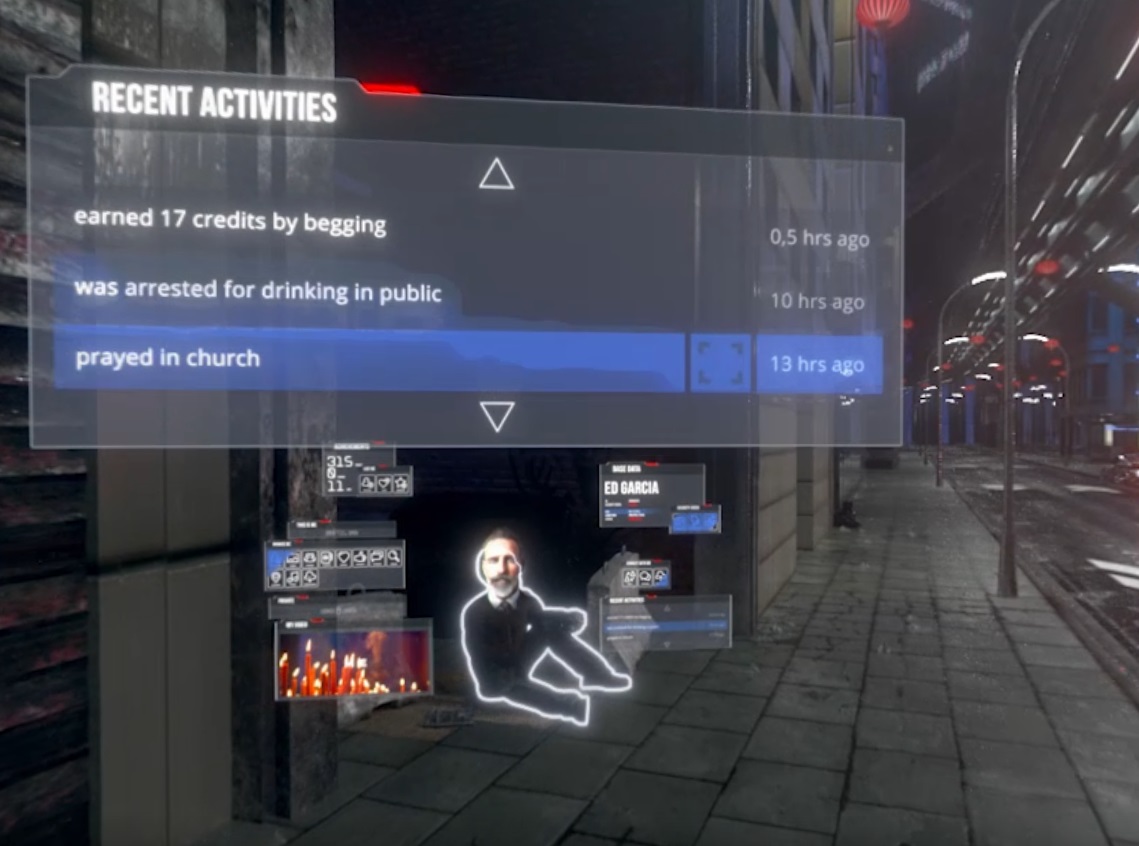The image size is (1139, 846).
Task: Open the small Recent Activities panel beside the man
Action: tap(666, 624)
